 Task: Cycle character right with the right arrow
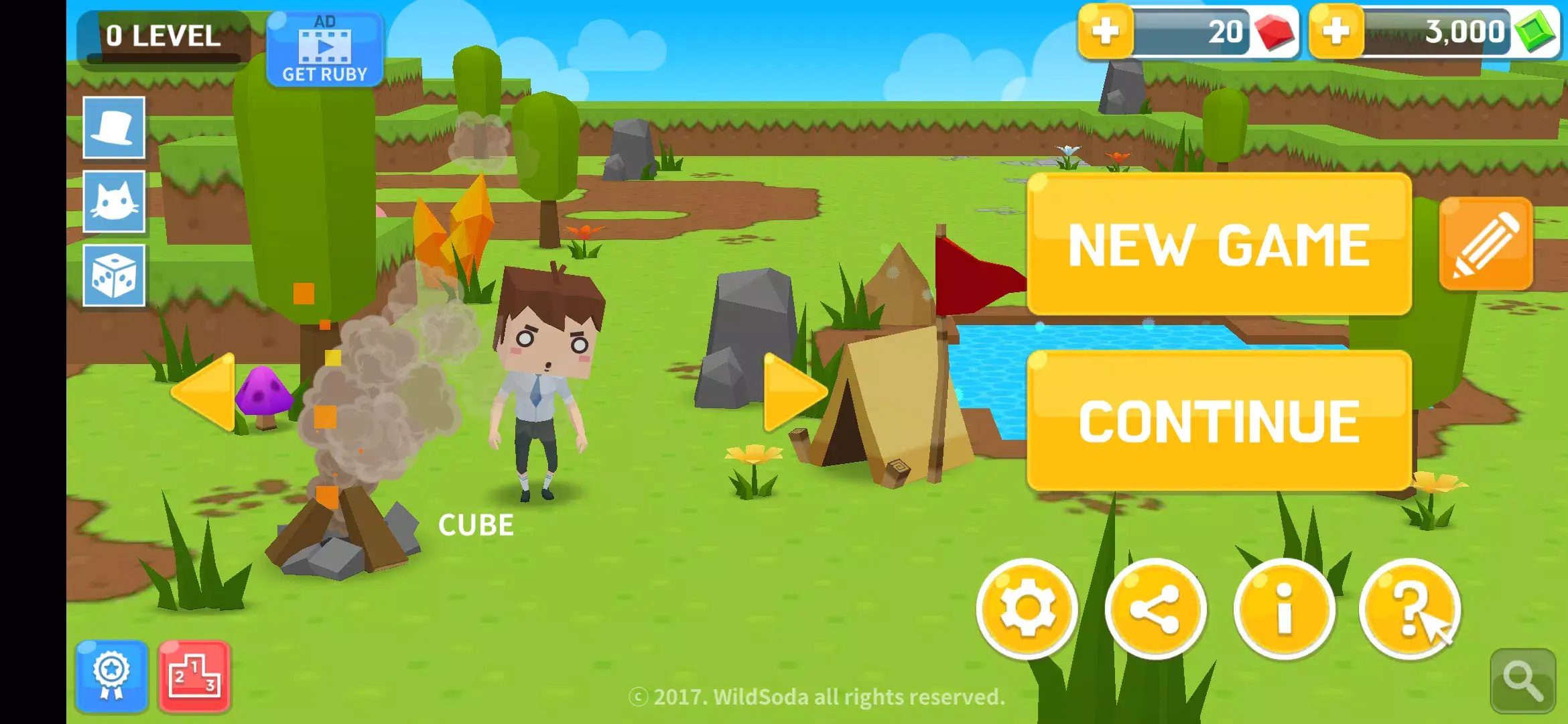797,394
